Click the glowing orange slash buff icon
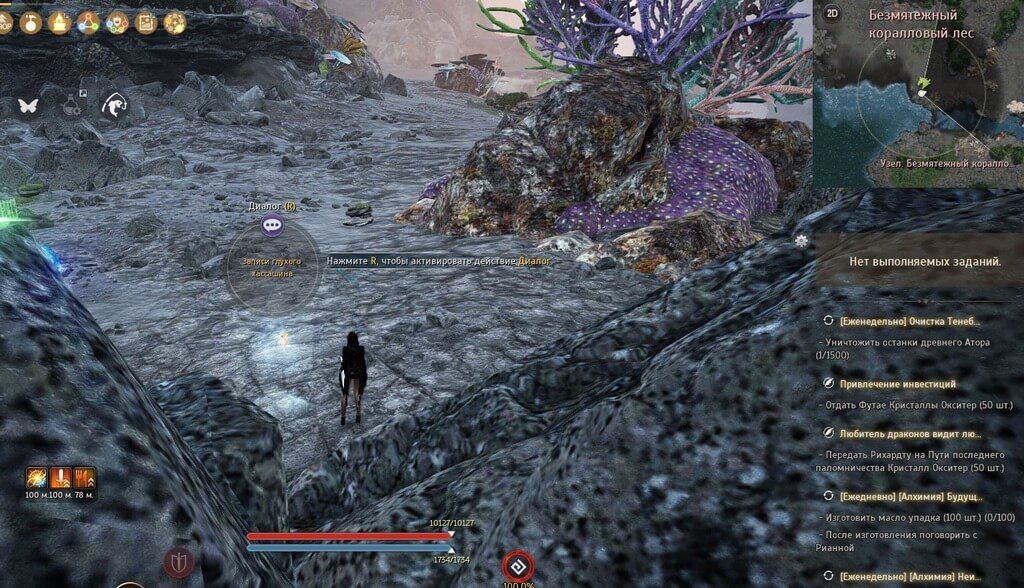Screen dimensions: 1024x588 point(37,476)
